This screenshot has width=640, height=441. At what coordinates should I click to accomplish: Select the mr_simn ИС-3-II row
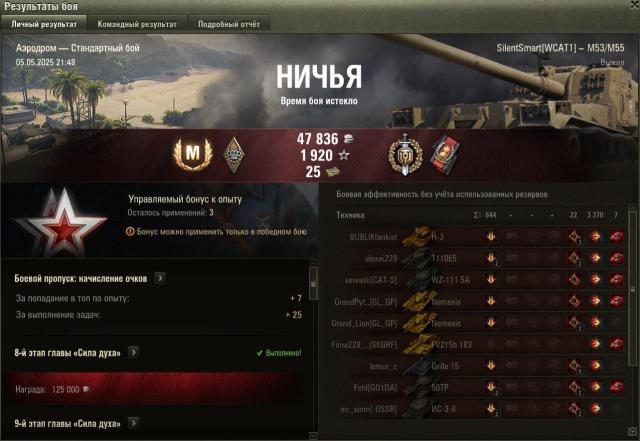(x=480, y=410)
